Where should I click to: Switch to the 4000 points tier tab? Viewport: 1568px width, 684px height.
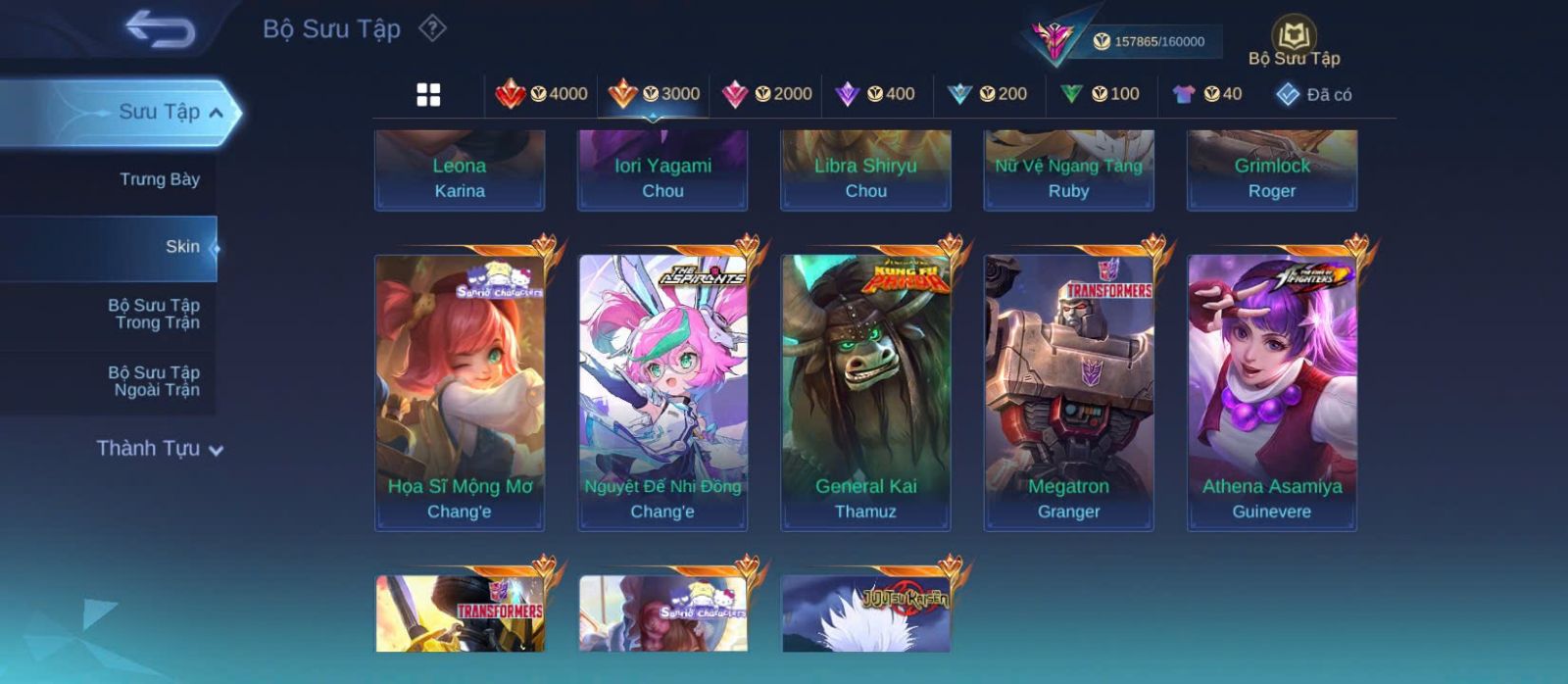click(542, 94)
